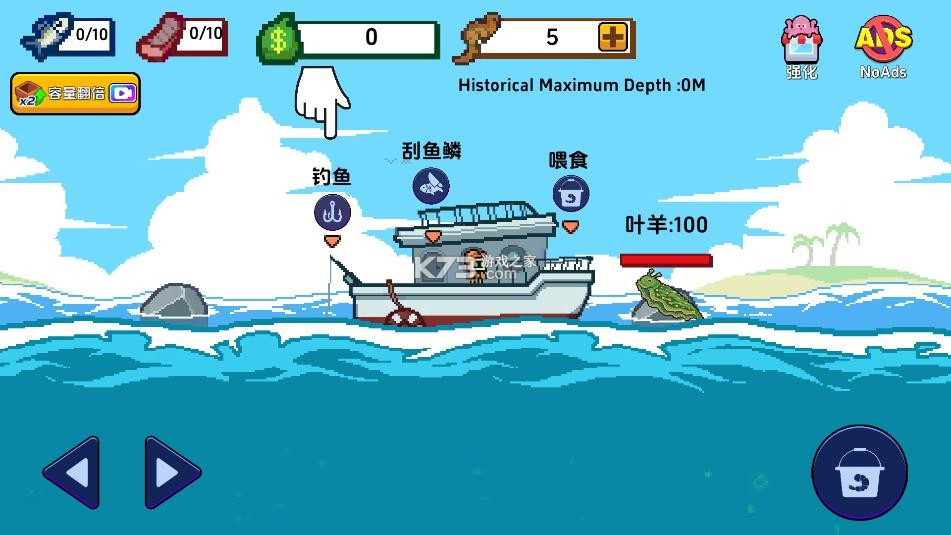
Task: Select the 喂食 feeding bucket icon
Action: [570, 194]
